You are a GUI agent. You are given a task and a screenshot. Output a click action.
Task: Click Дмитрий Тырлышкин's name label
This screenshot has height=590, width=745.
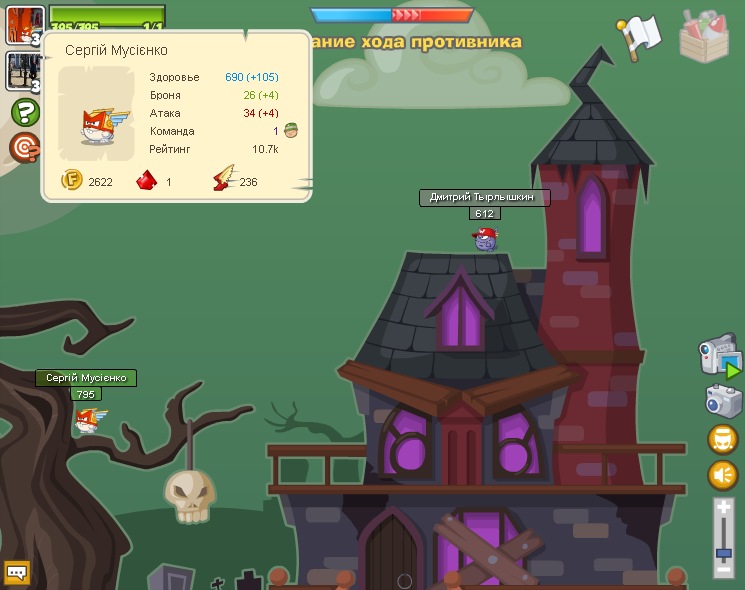(484, 198)
